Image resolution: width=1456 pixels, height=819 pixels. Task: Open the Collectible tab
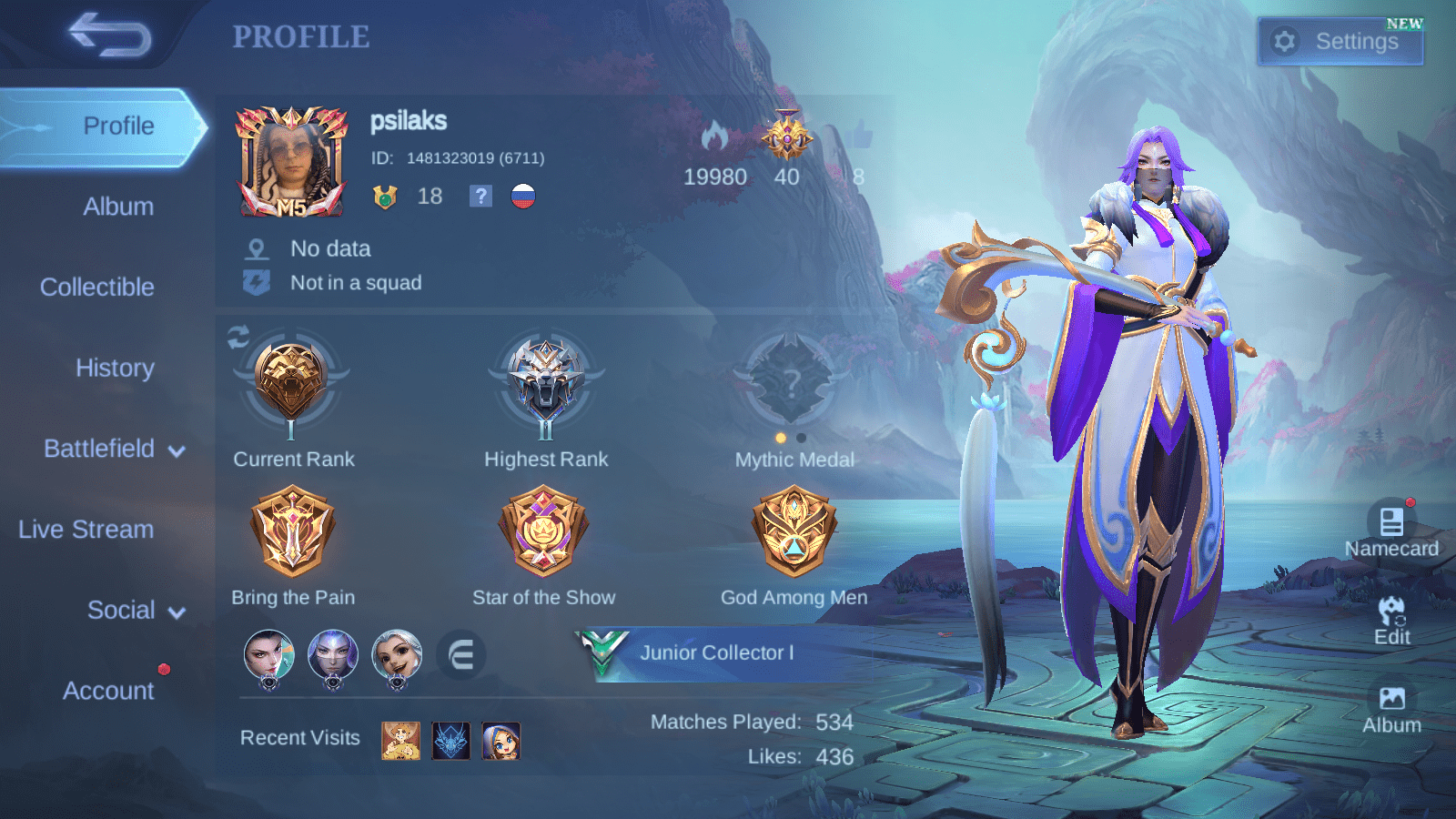96,287
